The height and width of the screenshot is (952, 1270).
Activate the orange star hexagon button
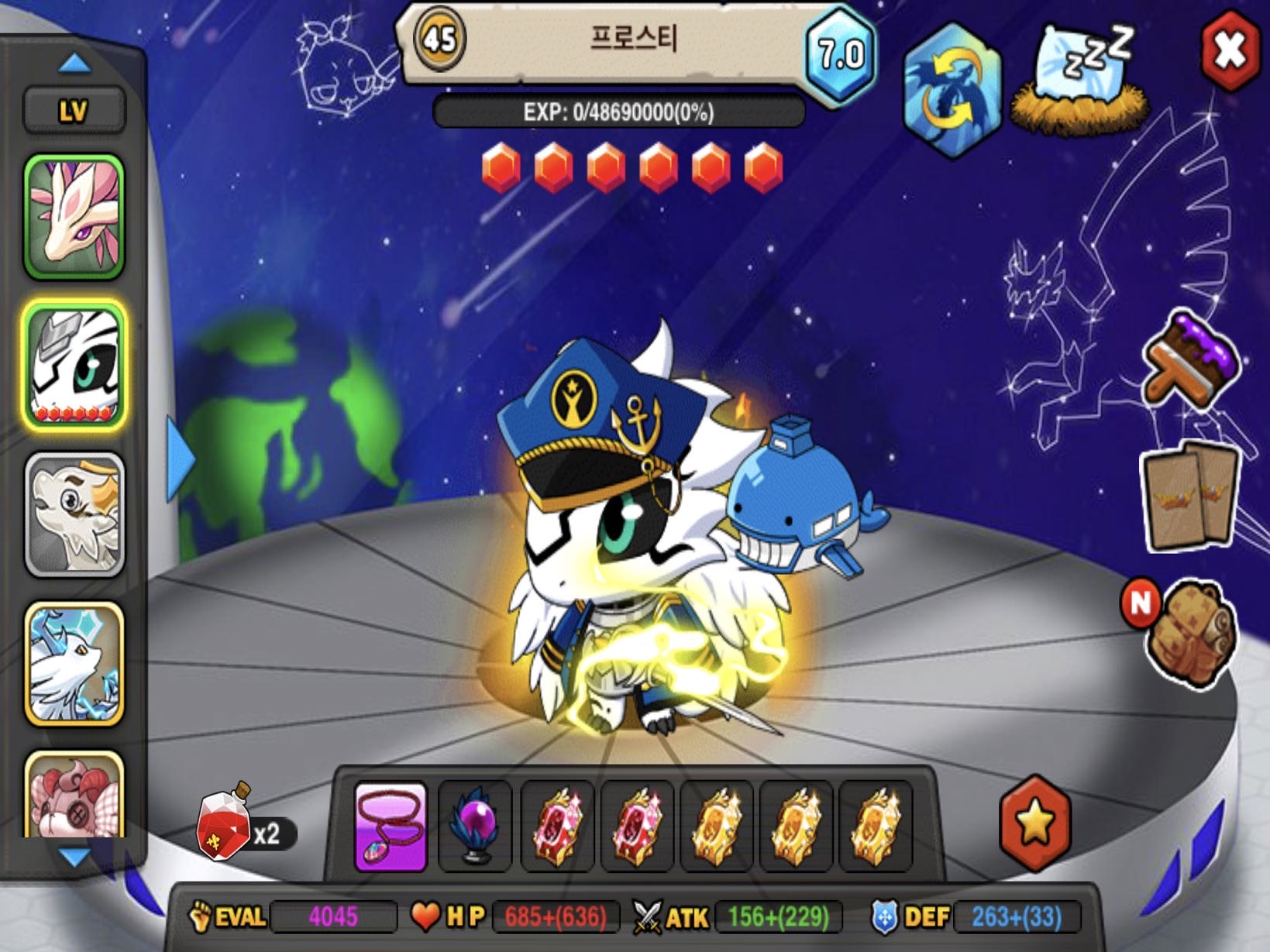1035,823
